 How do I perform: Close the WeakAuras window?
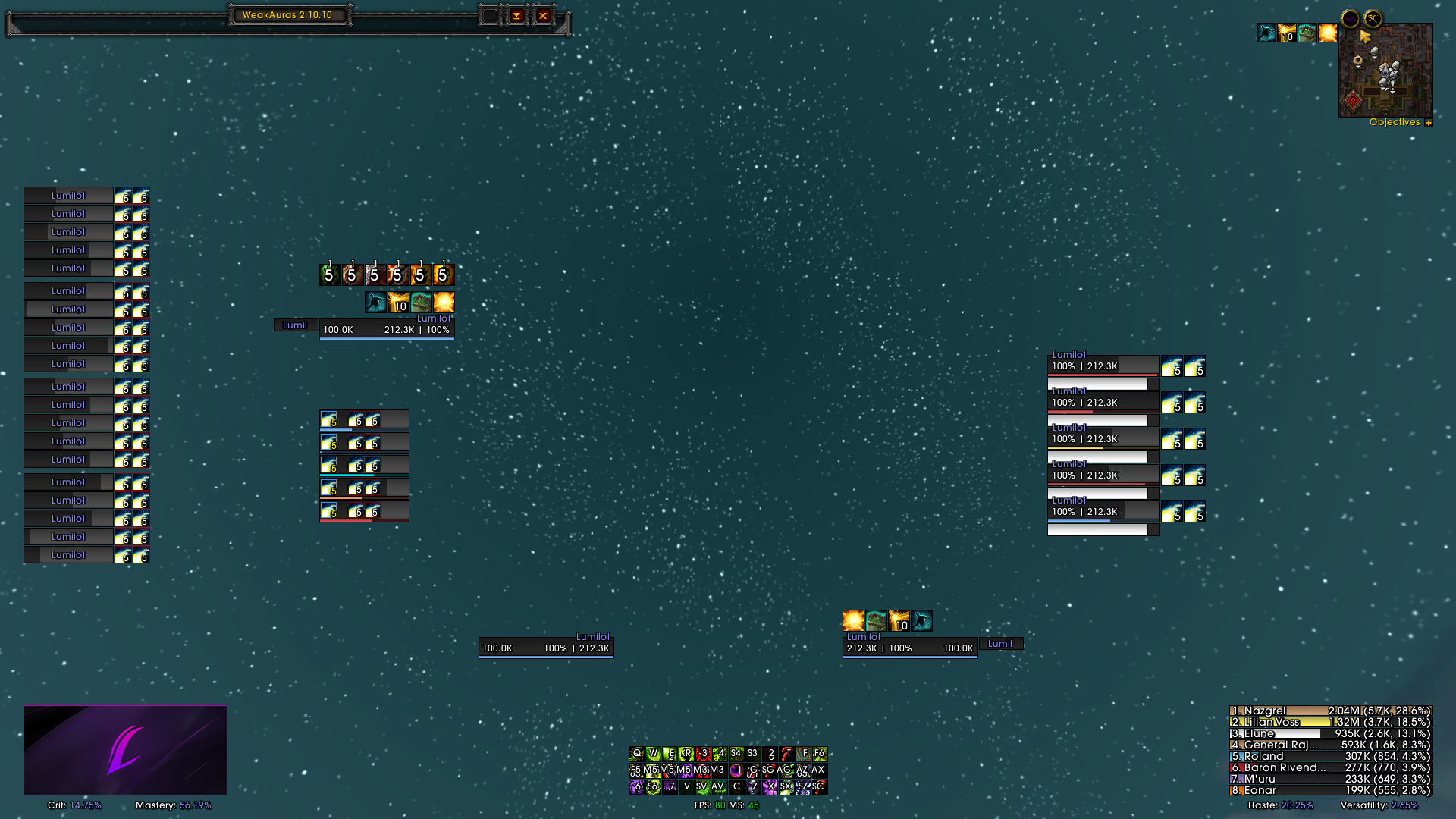tap(543, 15)
